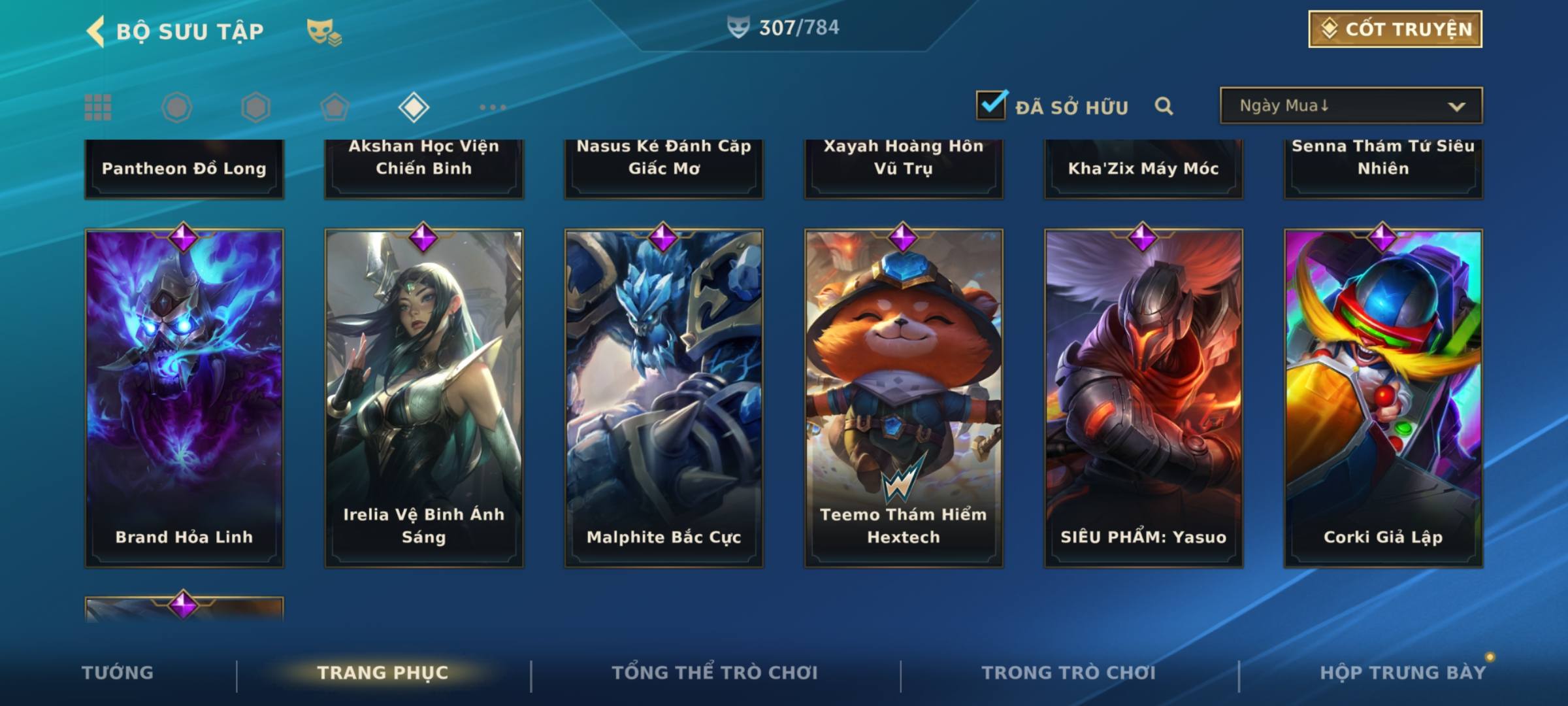This screenshot has width=1568, height=706.
Task: Select Irelia Vệ Binh Ánh Sáng skin
Action: tap(424, 397)
